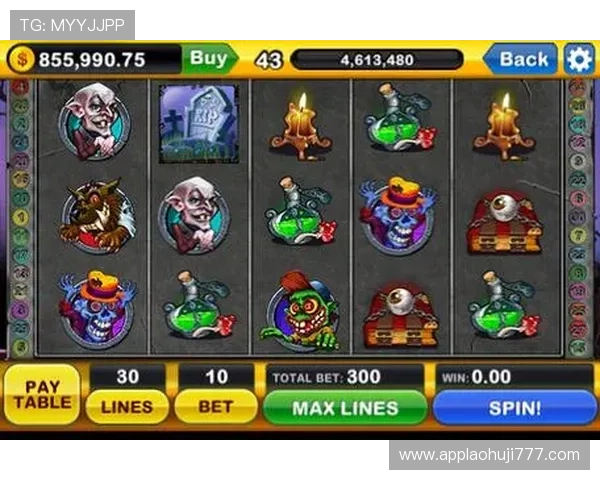Hit the blue SPIN! button
Screen dimensions: 600x480
coord(514,408)
